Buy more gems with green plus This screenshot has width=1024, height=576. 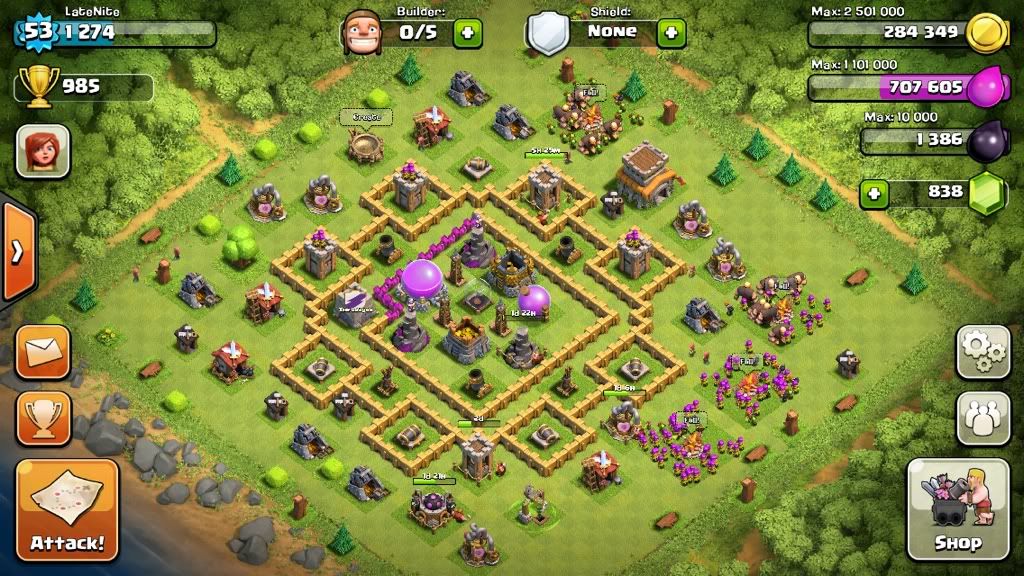[875, 192]
